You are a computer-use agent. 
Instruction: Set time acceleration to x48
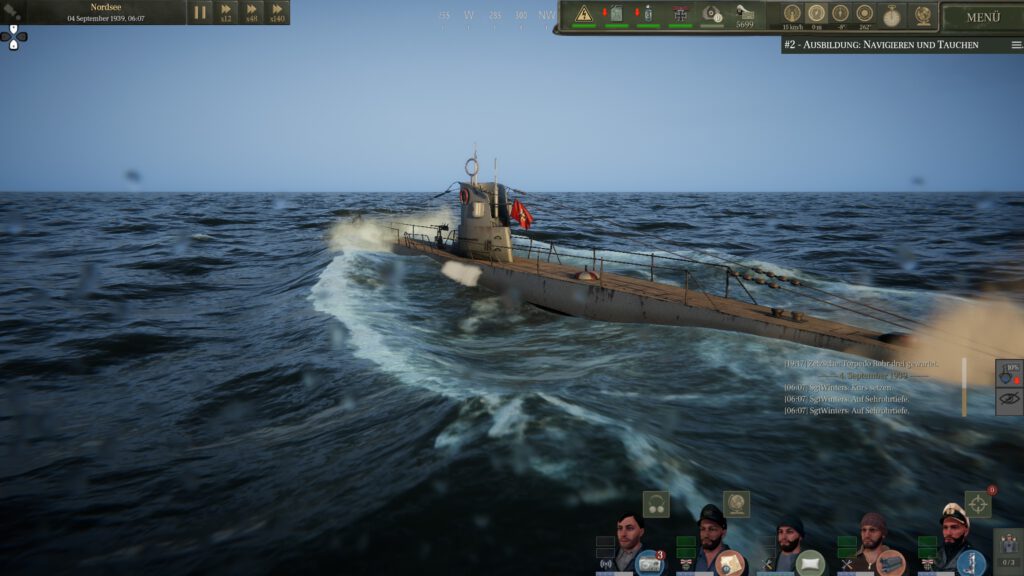[252, 12]
